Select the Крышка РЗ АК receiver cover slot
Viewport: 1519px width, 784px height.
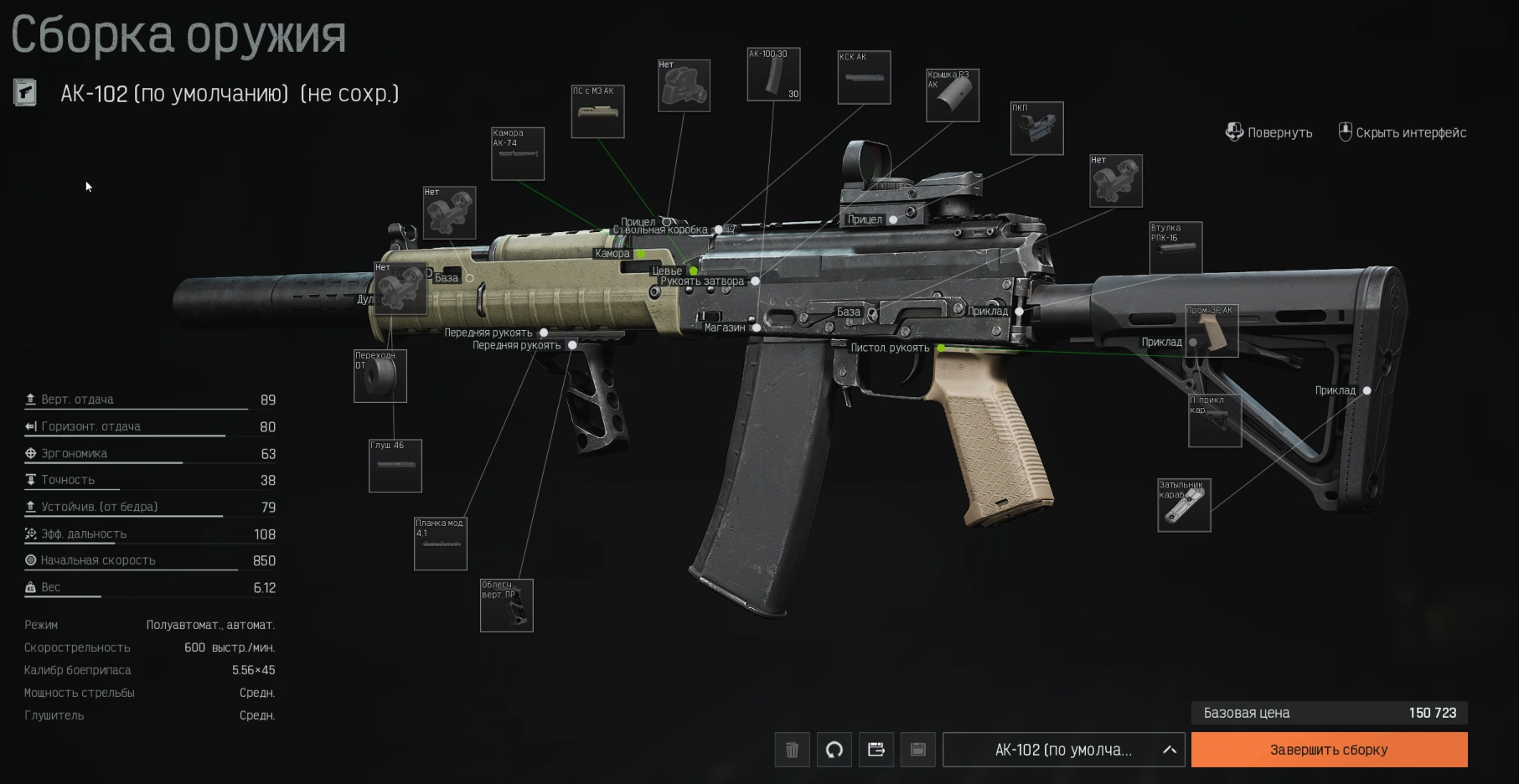click(x=953, y=95)
